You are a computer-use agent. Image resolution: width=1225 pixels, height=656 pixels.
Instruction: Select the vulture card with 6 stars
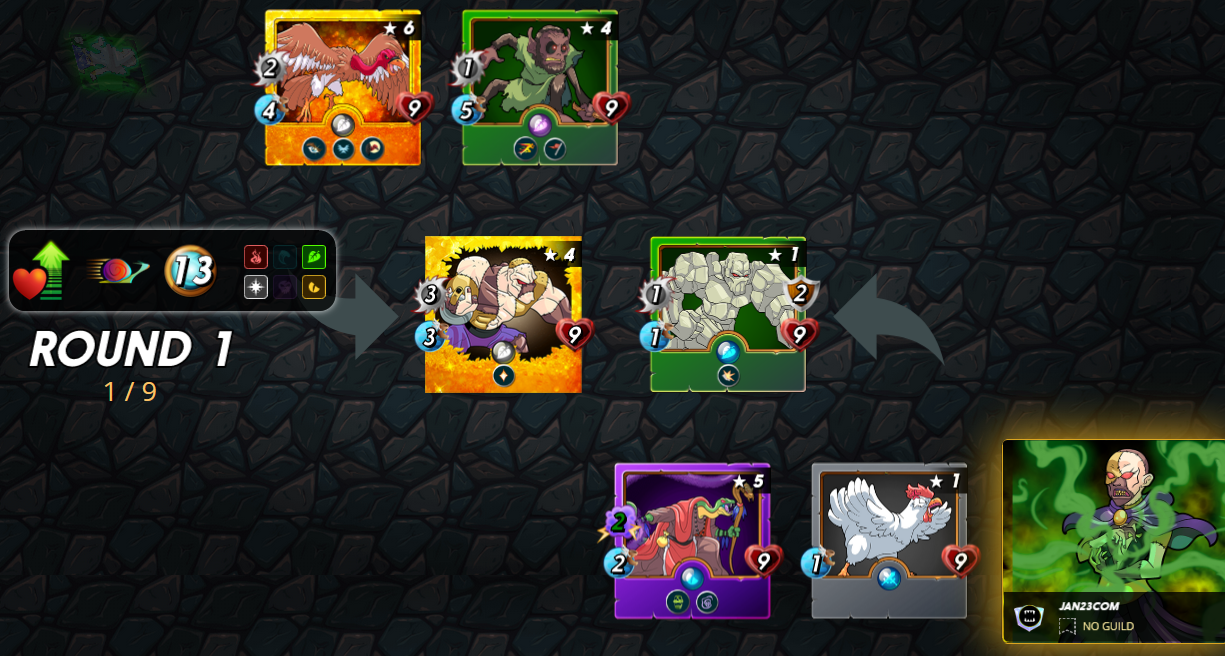coord(343,88)
